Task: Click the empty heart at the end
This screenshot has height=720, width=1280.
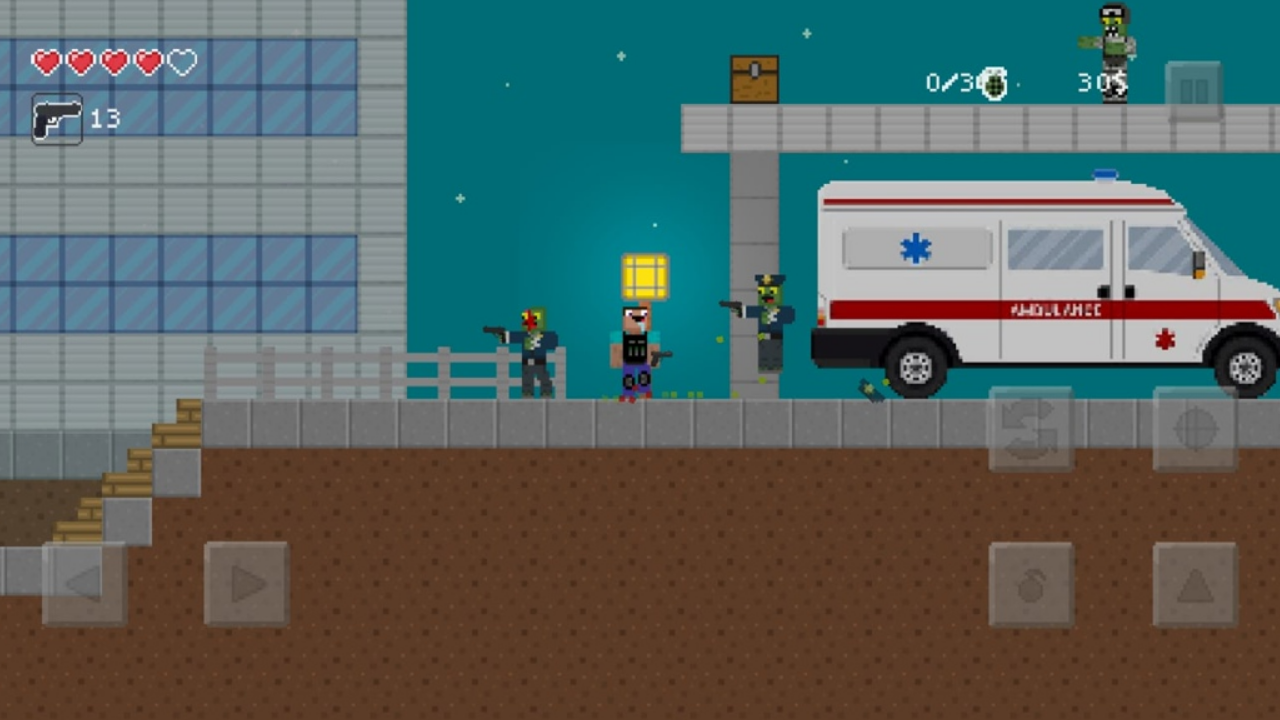Action: tap(181, 62)
